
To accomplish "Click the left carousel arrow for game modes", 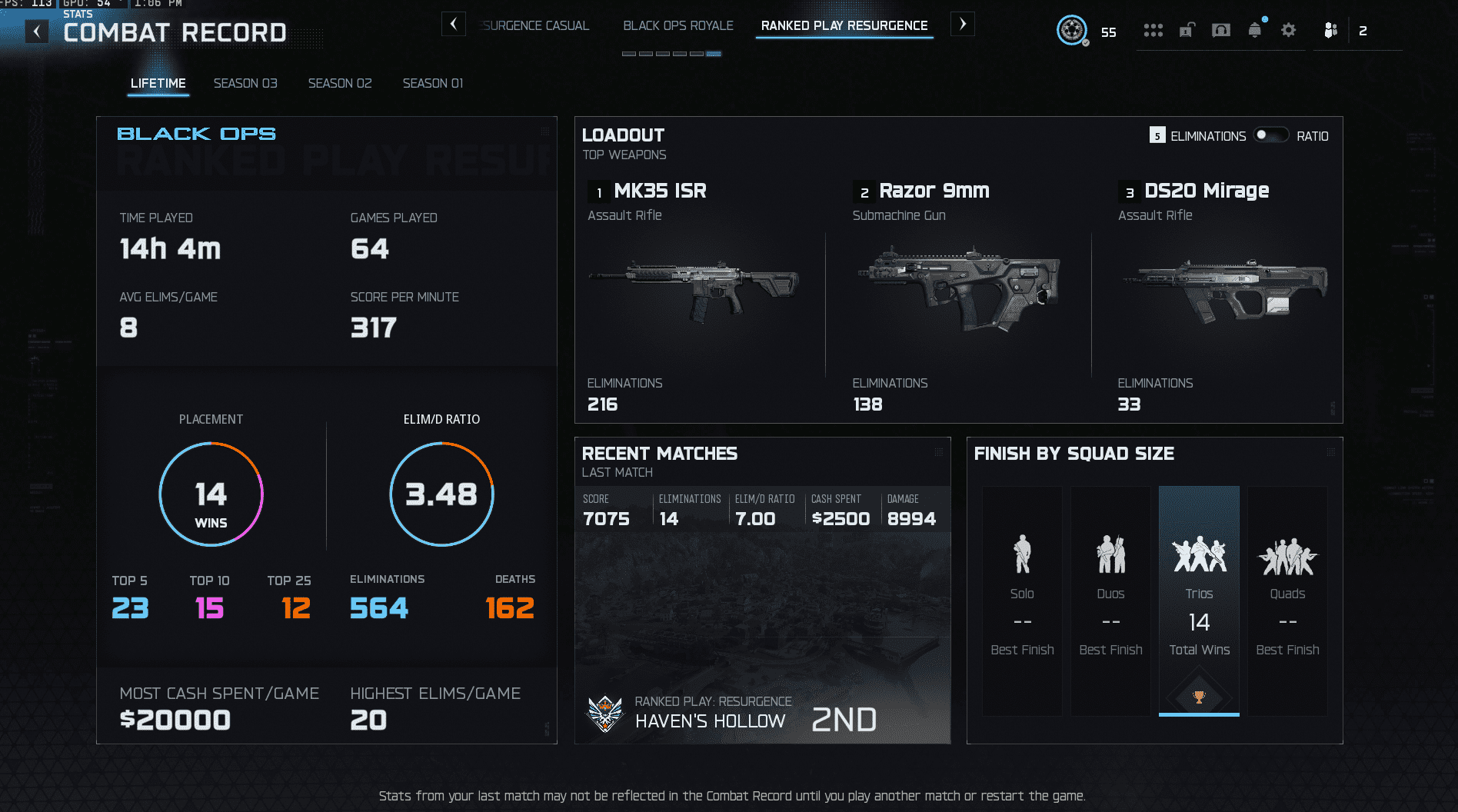I will [454, 24].
